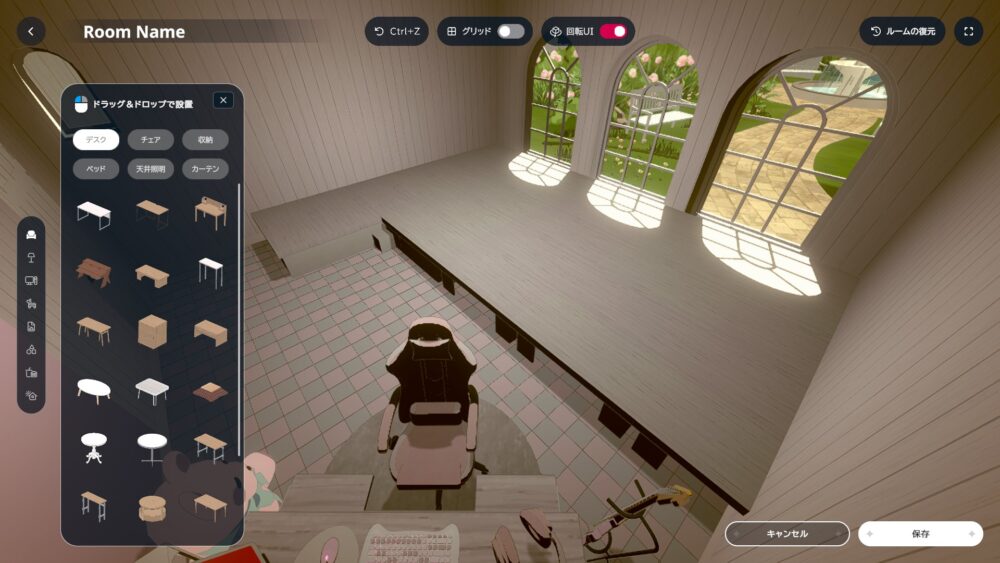
Task: Click the sofa icon in the side toolbar
Action: point(31,235)
